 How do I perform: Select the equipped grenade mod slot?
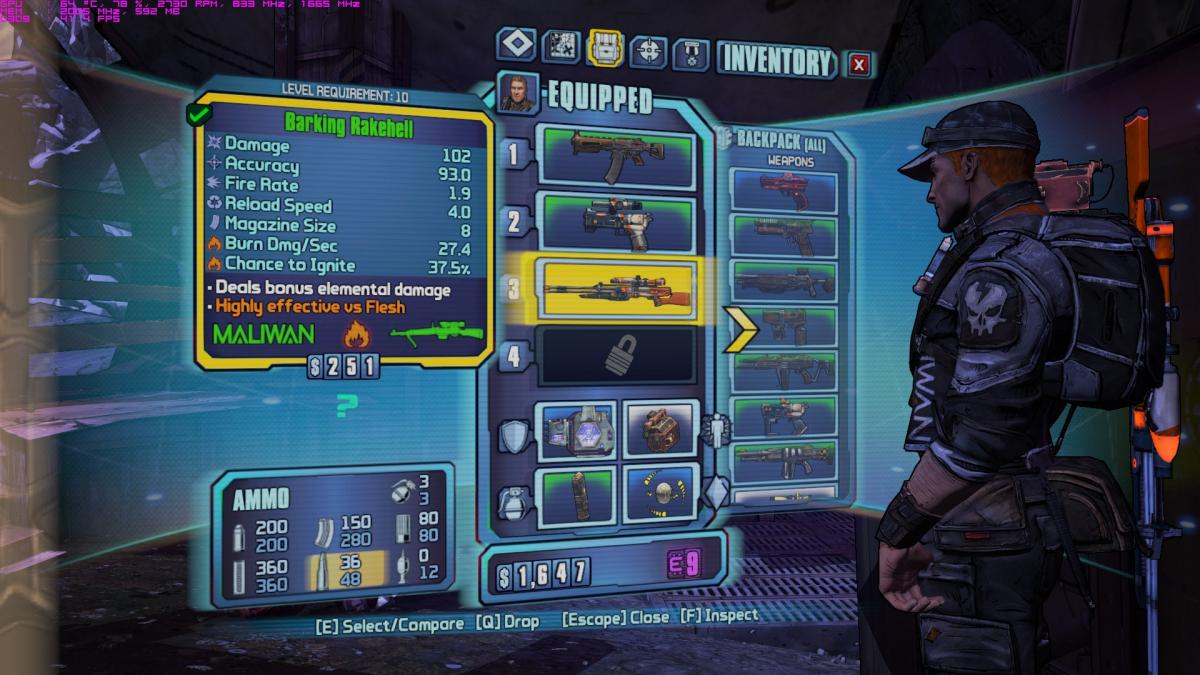(580, 494)
